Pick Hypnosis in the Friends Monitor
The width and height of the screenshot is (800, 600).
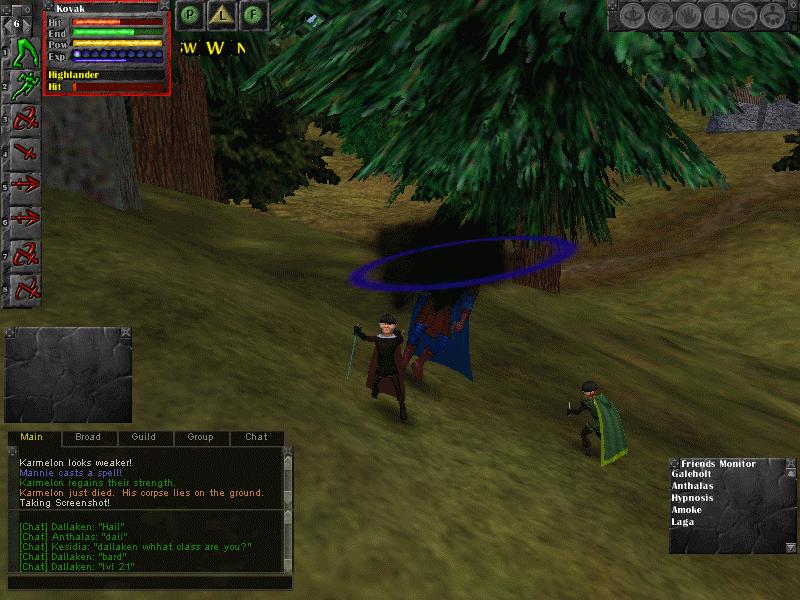click(x=692, y=498)
